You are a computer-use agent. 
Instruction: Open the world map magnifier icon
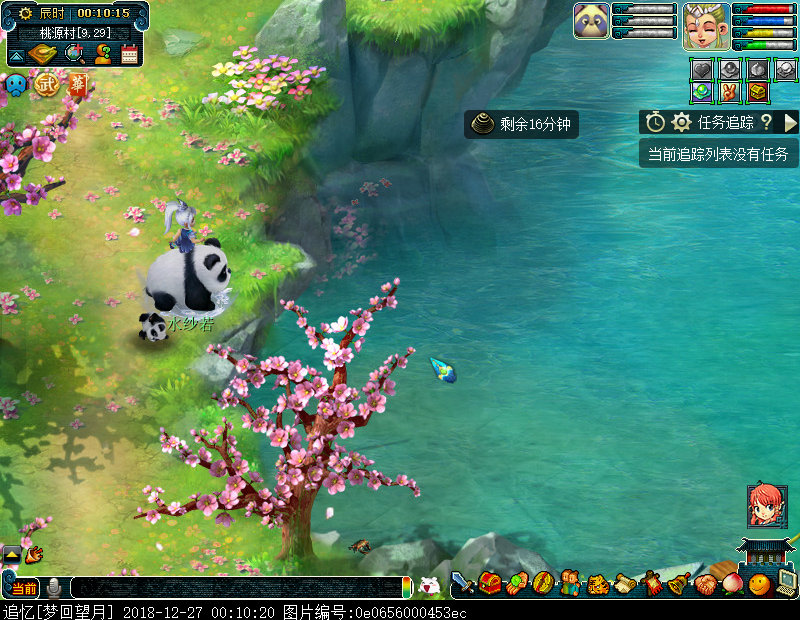click(x=73, y=54)
